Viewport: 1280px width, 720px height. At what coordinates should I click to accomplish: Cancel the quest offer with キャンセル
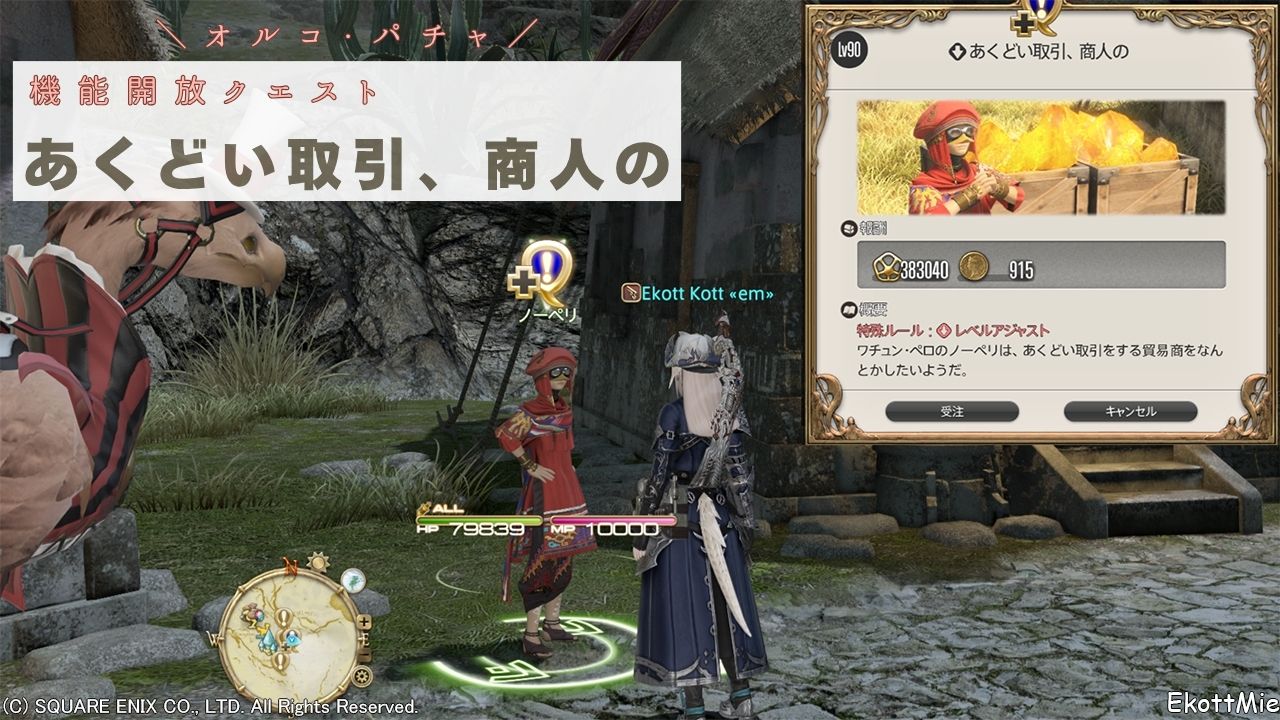click(x=1130, y=411)
